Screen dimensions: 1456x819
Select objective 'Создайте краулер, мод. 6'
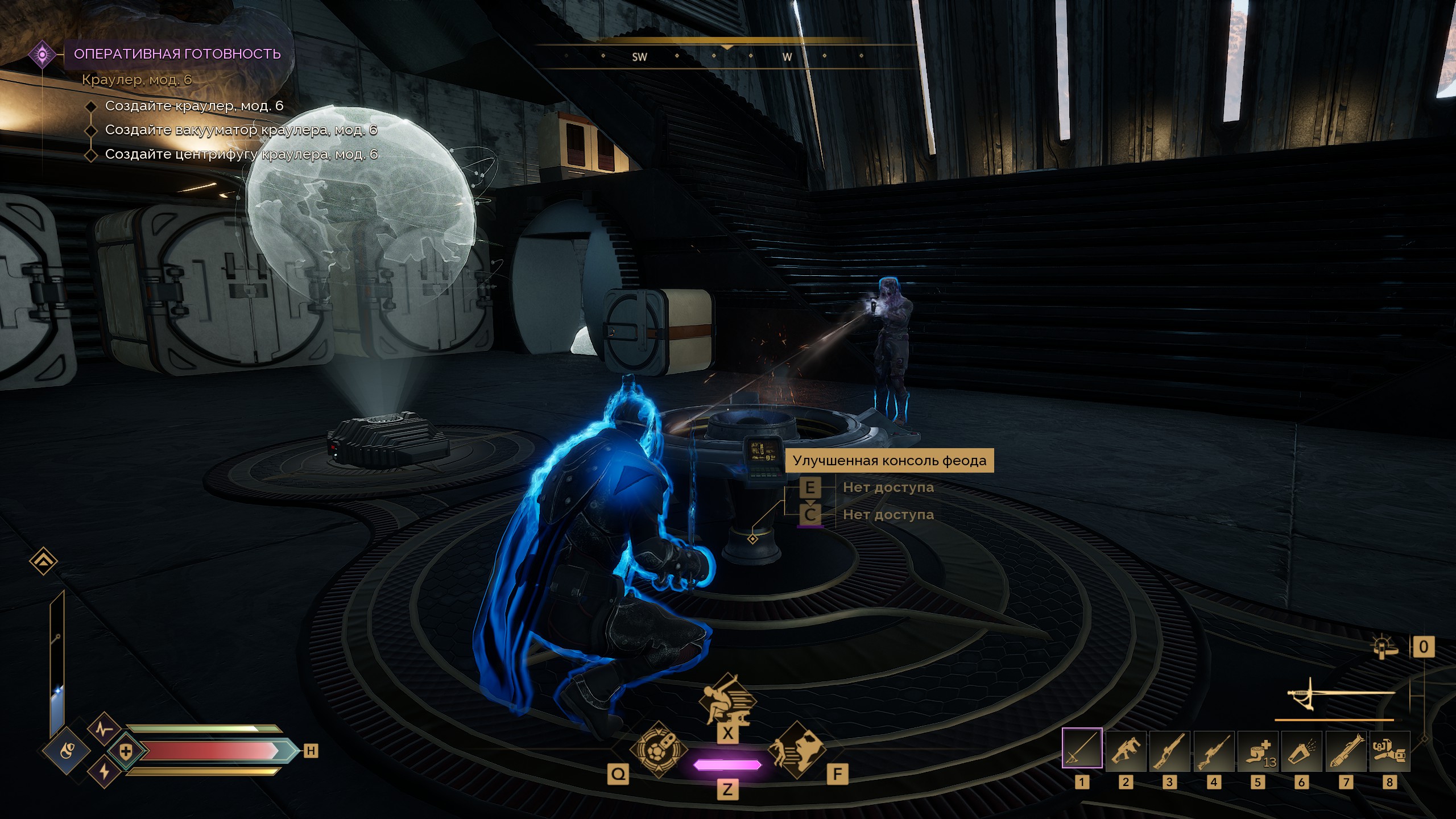point(194,106)
